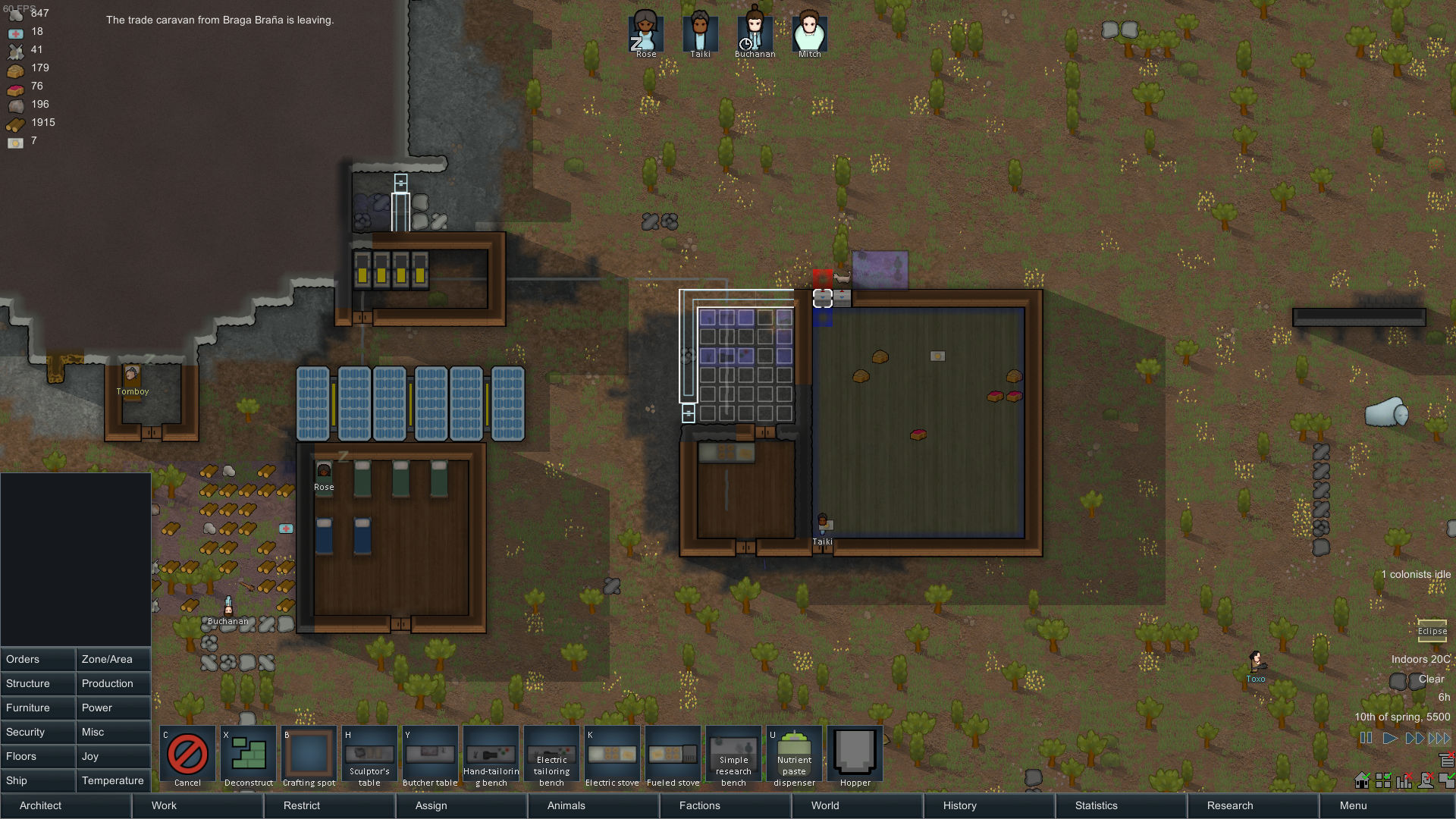Choose the Deconstruct tool
This screenshot has height=819, width=1456.
tap(248, 755)
